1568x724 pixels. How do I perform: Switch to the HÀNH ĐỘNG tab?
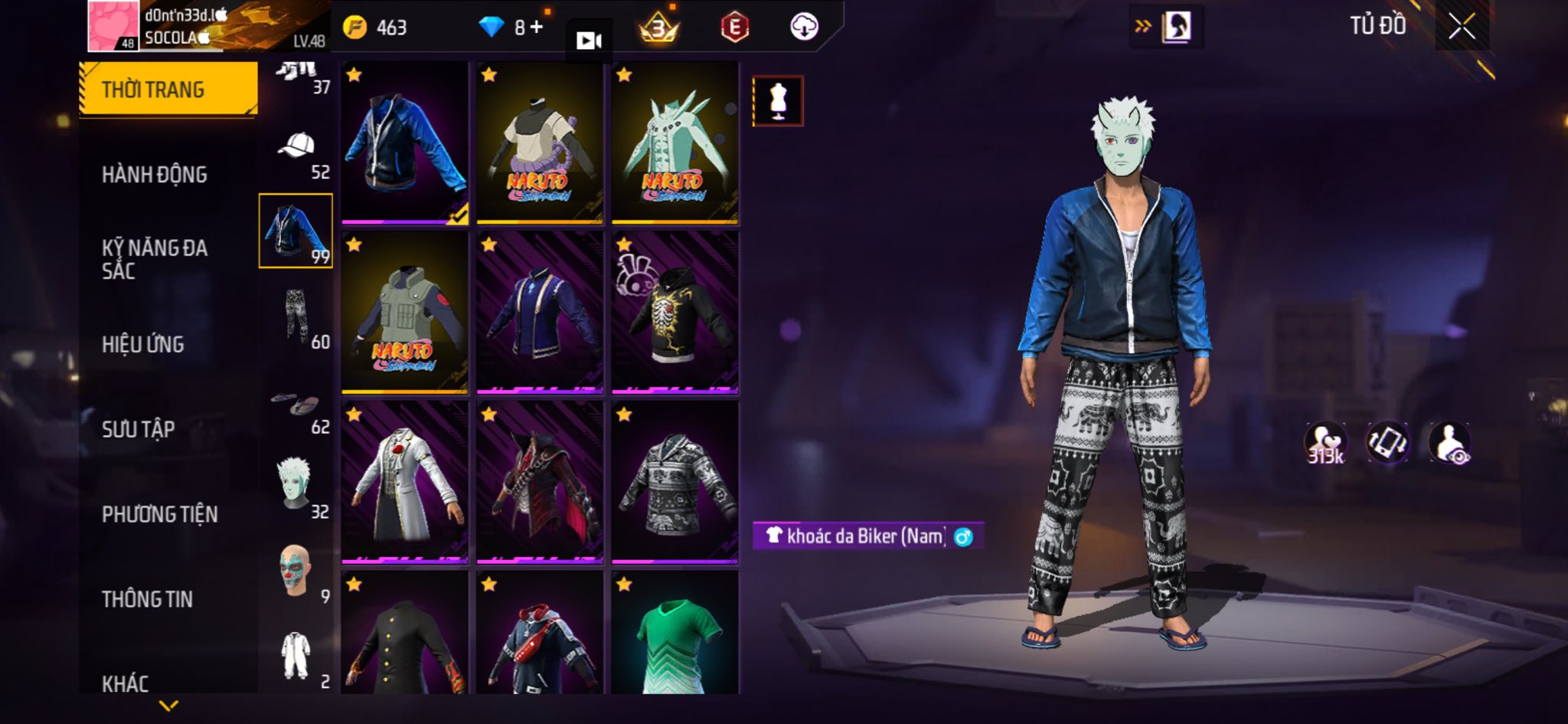[155, 175]
